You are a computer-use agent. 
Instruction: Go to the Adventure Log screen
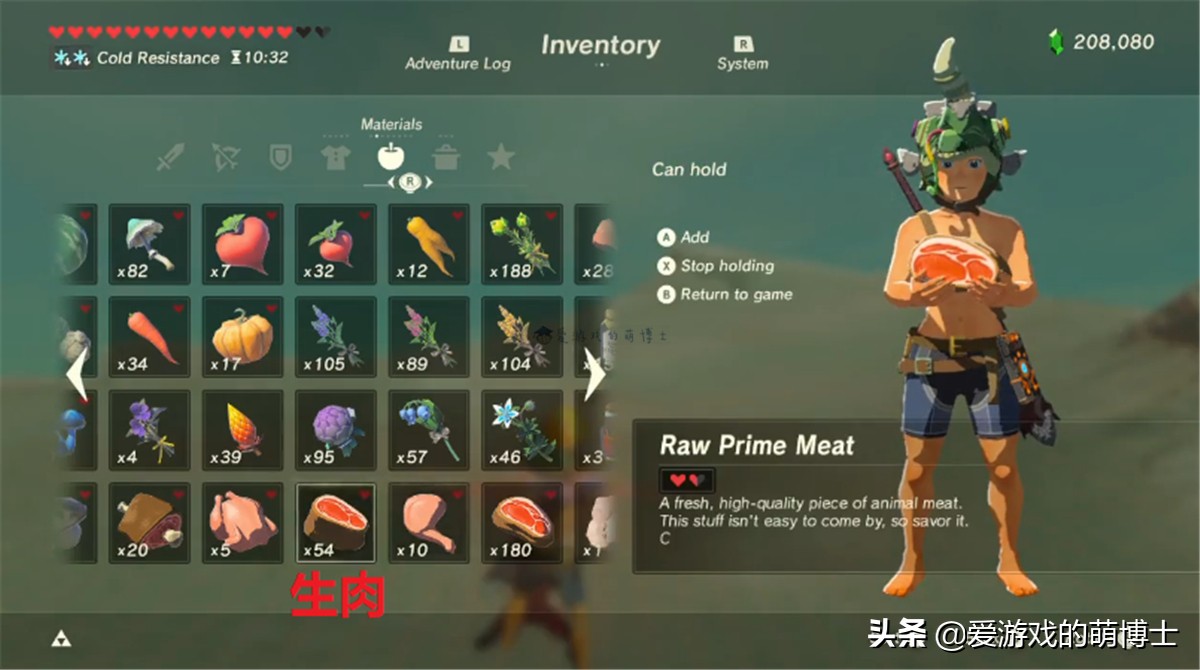tap(458, 54)
